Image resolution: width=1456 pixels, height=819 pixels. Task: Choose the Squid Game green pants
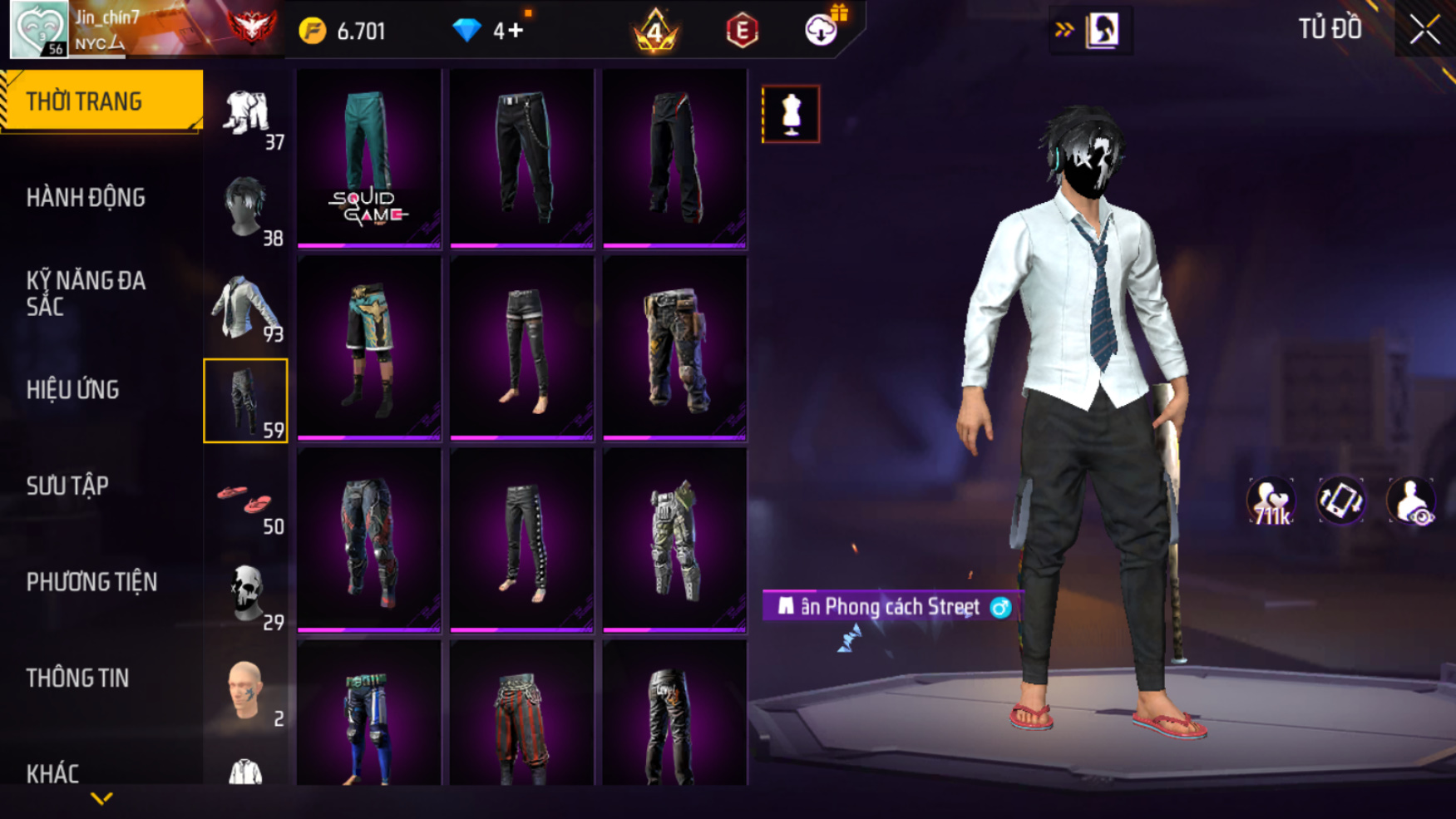click(x=368, y=158)
